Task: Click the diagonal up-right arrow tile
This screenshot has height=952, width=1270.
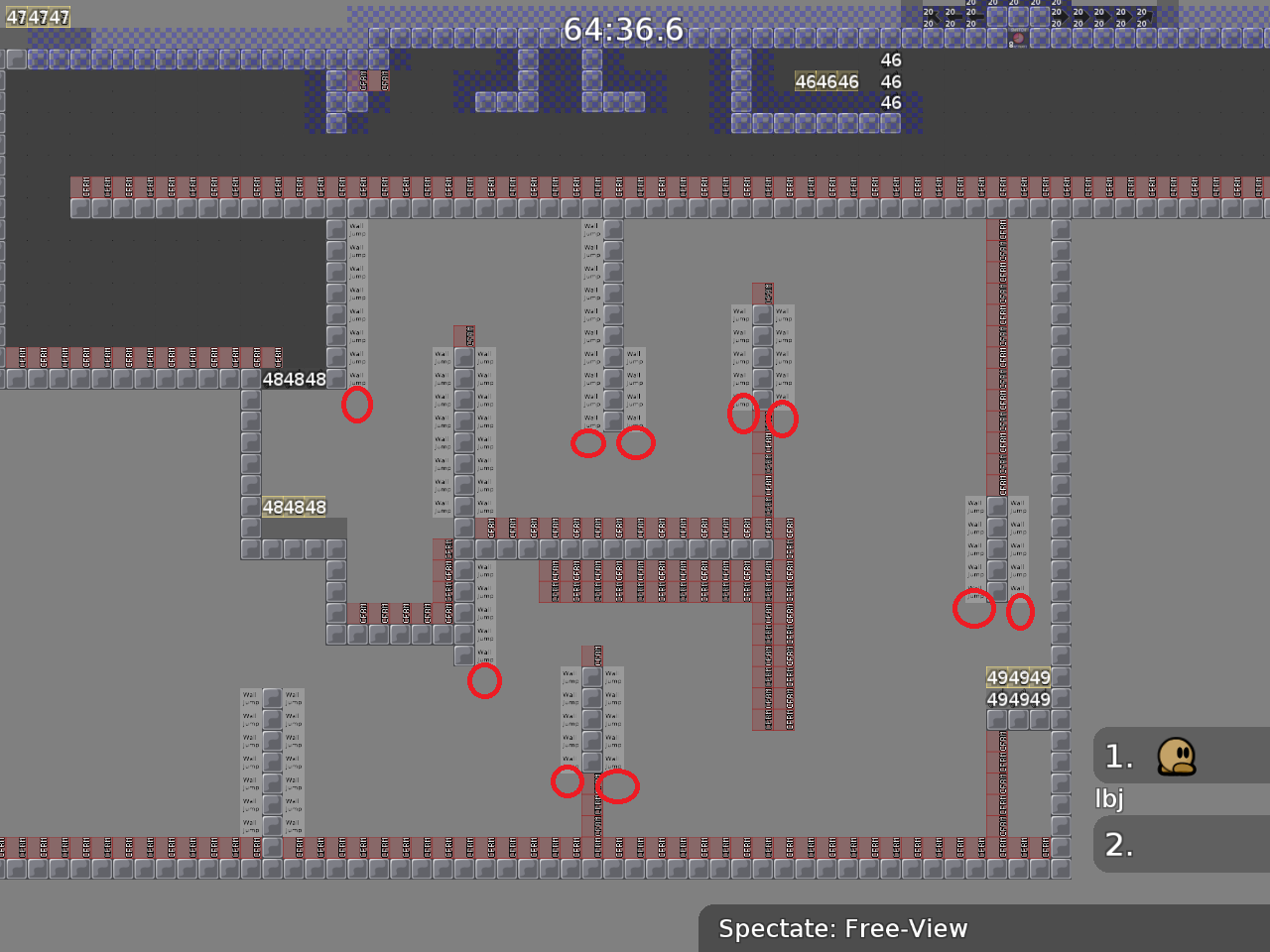Action: point(1148,17)
